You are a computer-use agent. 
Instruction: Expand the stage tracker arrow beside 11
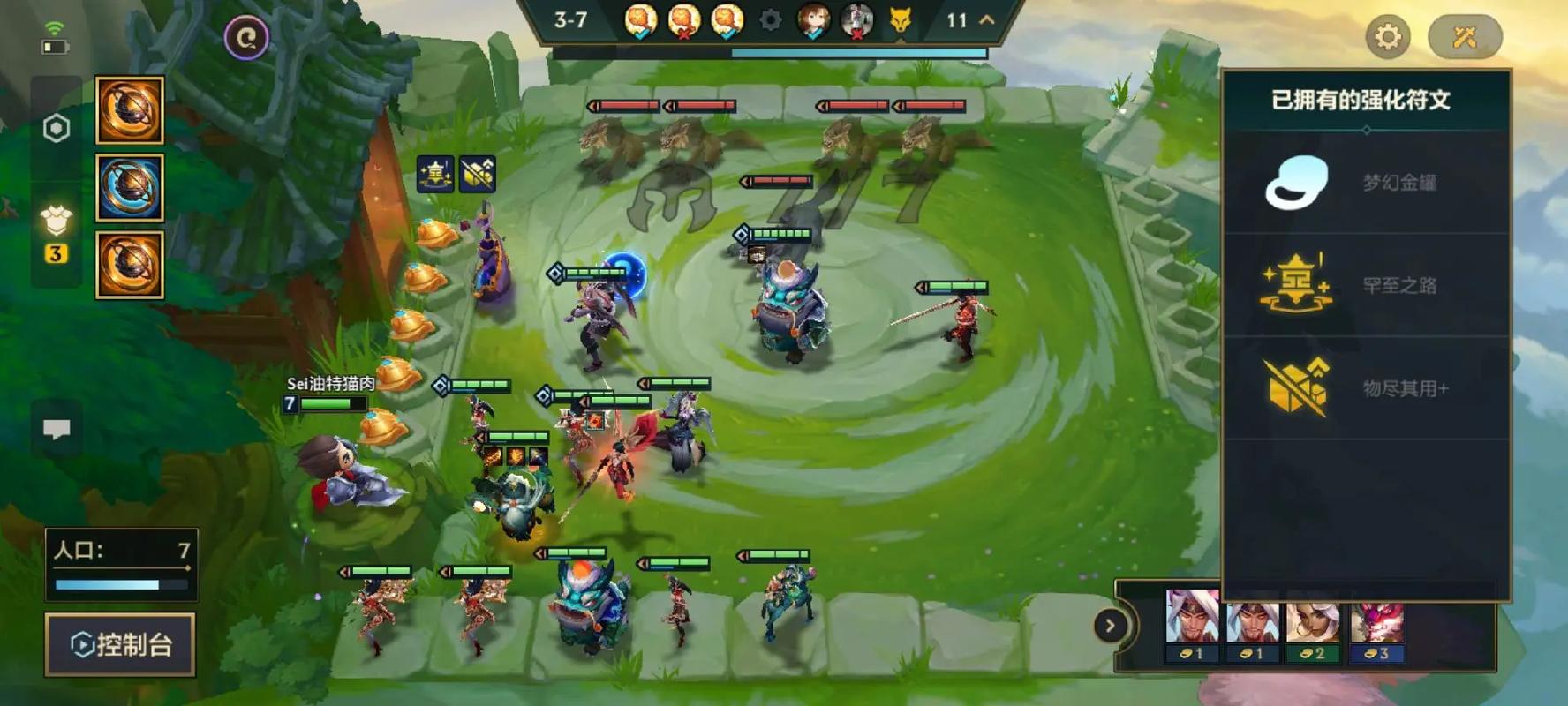tap(987, 19)
